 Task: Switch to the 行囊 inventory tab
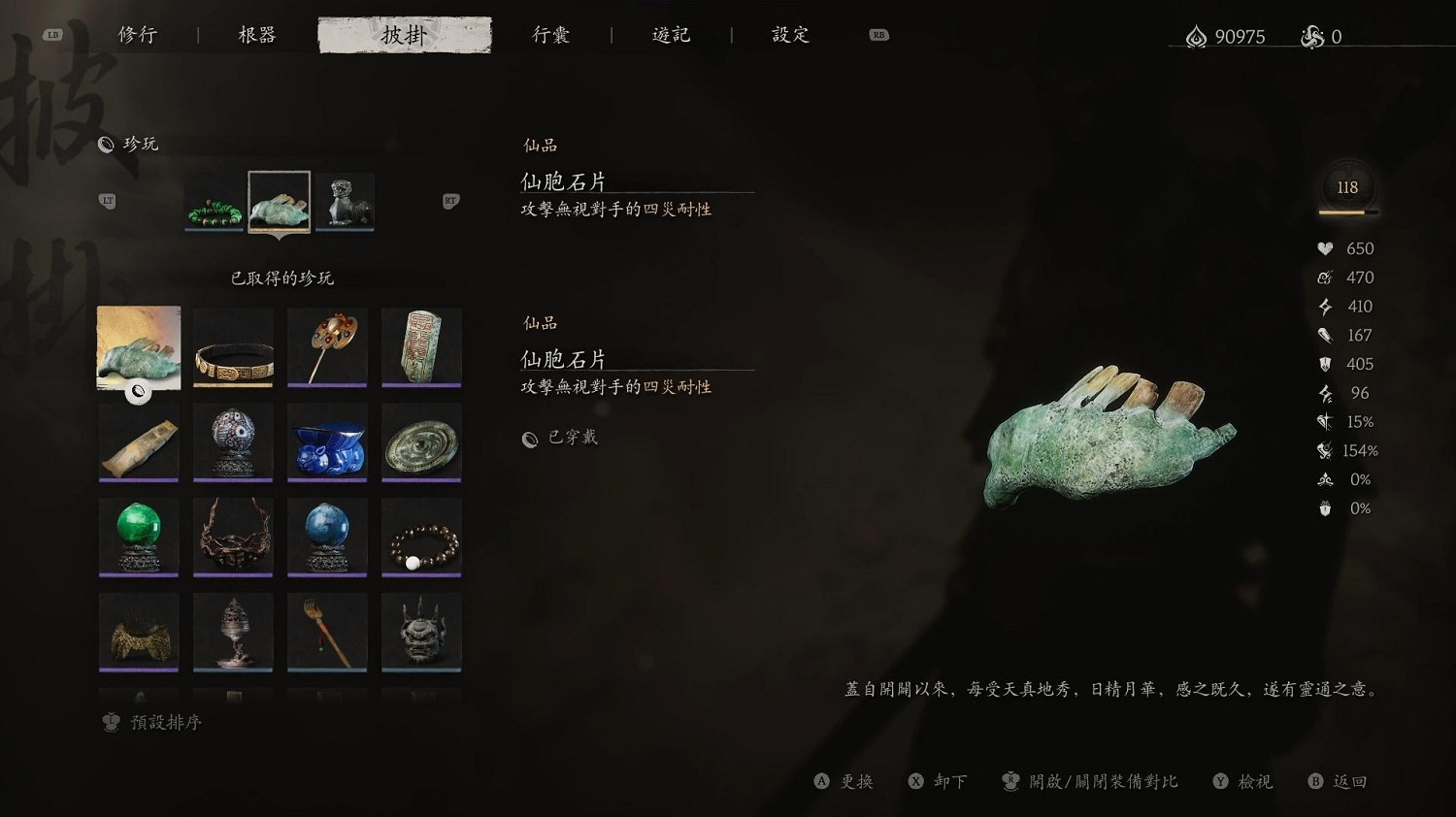tap(551, 34)
